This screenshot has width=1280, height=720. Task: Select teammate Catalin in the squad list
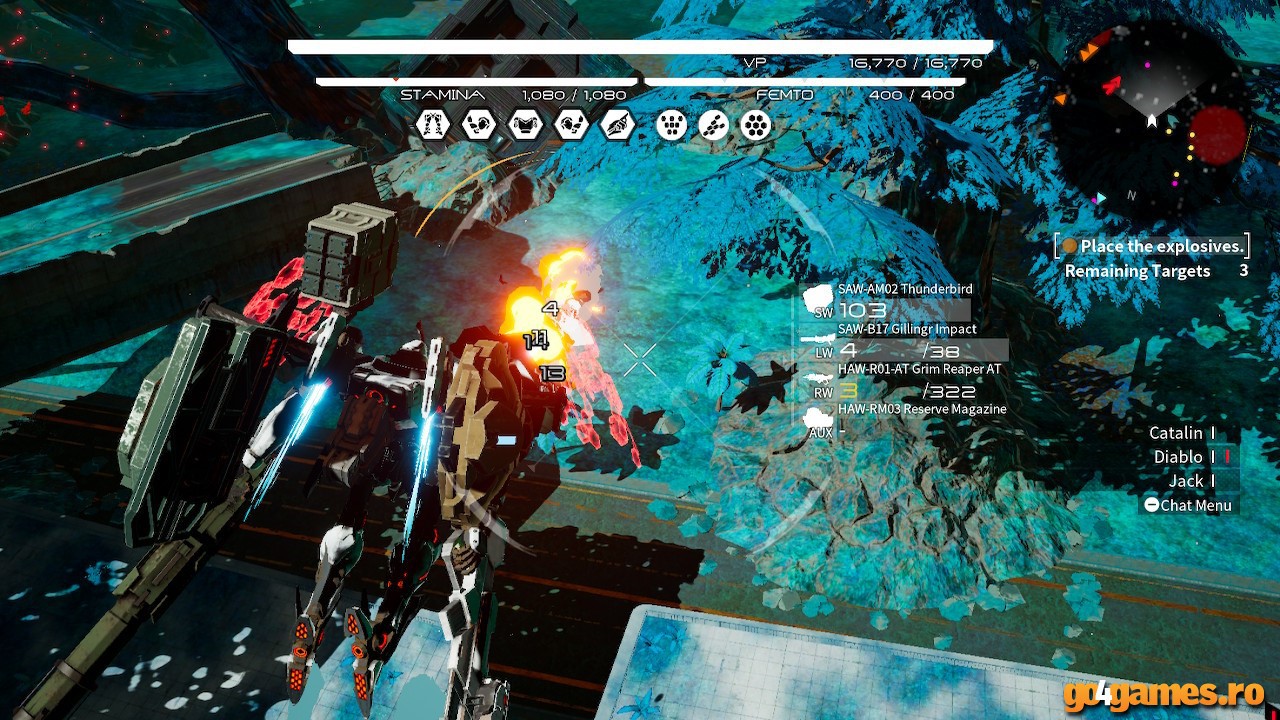click(x=1176, y=433)
